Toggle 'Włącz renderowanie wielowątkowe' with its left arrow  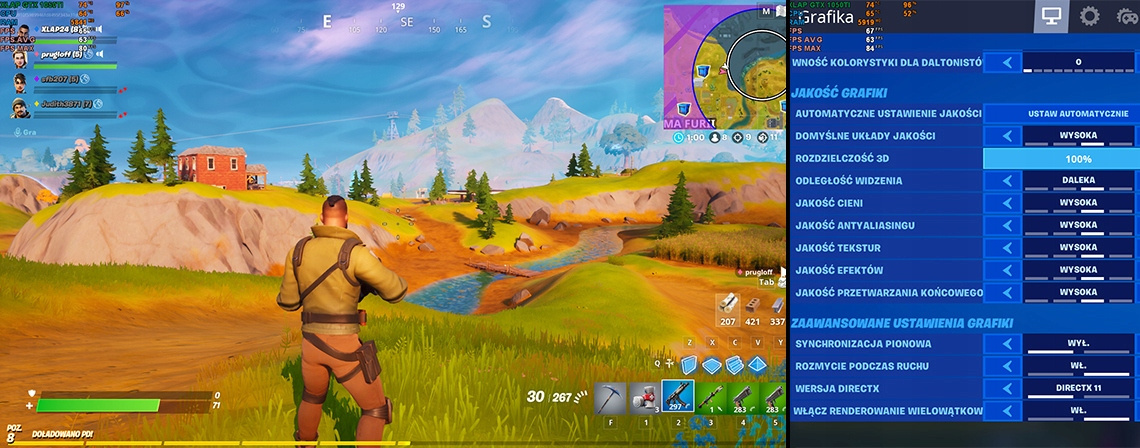(x=1004, y=411)
